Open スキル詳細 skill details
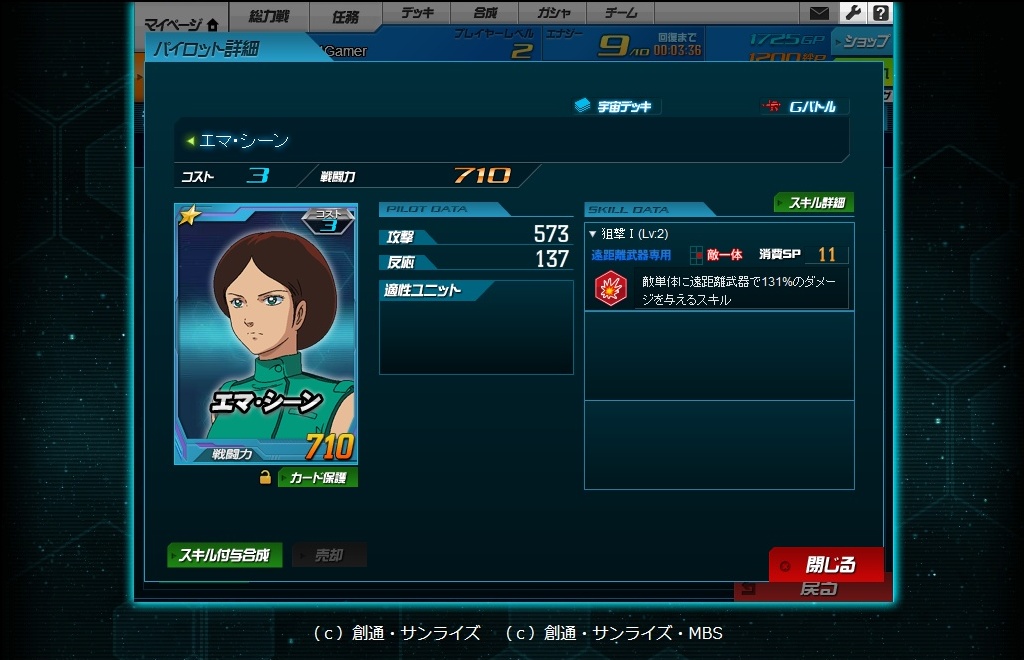This screenshot has width=1024, height=660. tap(814, 203)
